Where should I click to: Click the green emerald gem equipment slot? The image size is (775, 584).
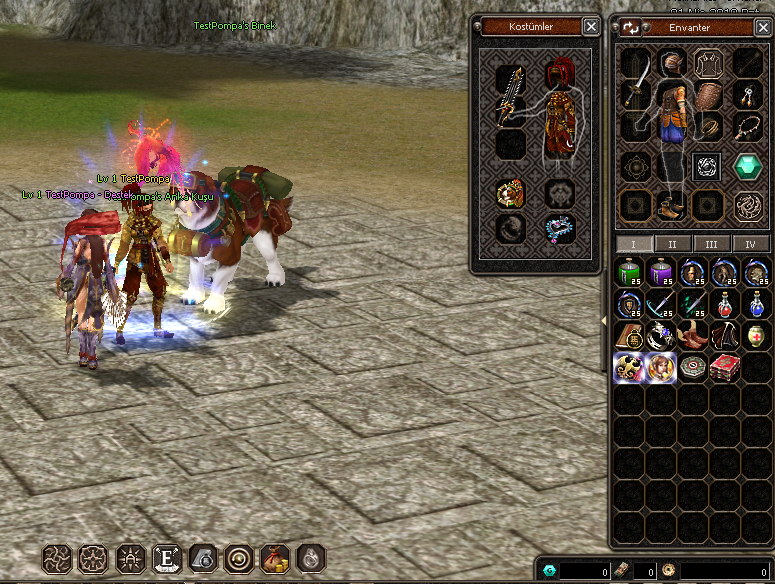[x=748, y=166]
